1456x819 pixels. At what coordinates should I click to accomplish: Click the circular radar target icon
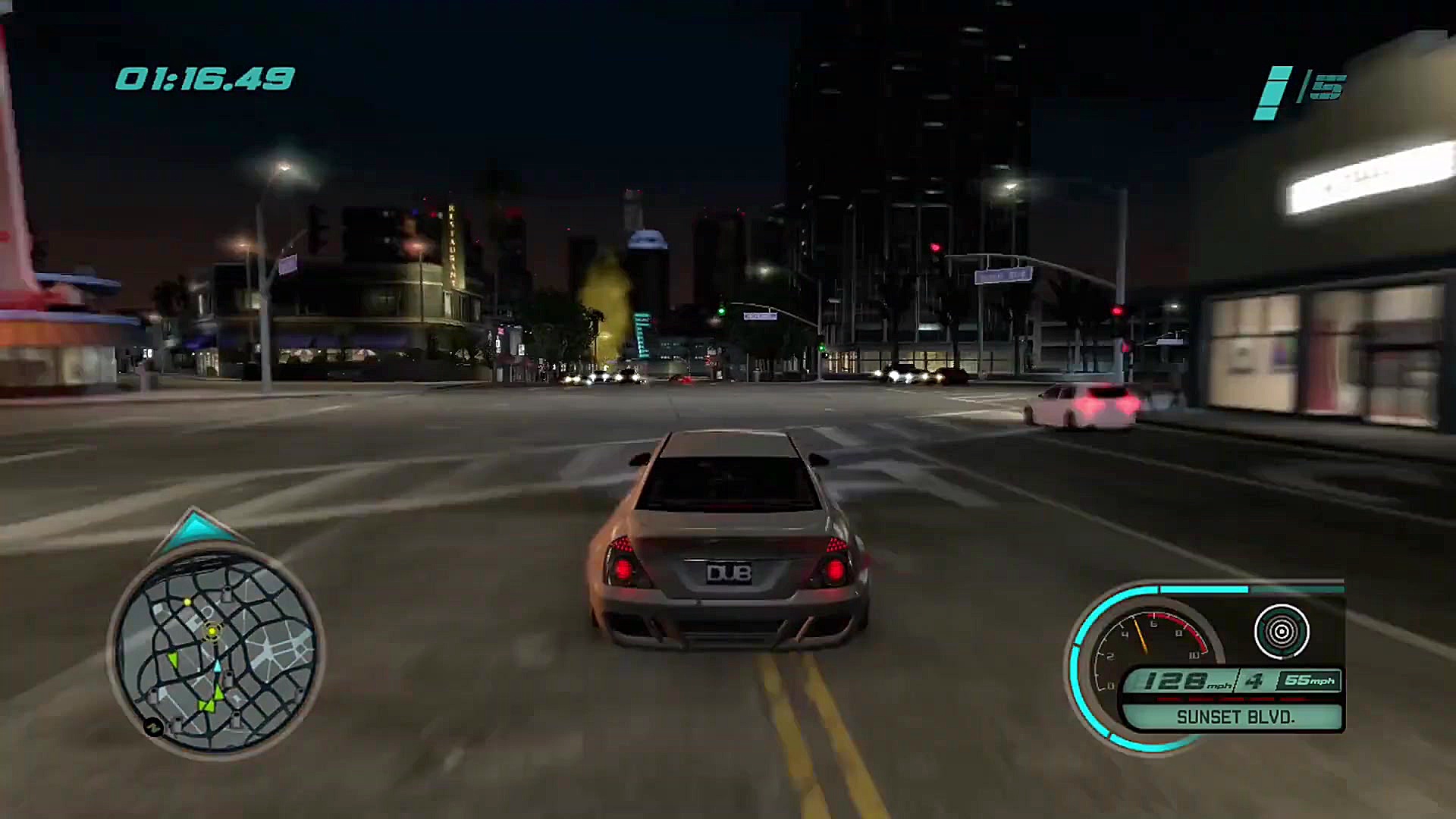coord(1282,631)
